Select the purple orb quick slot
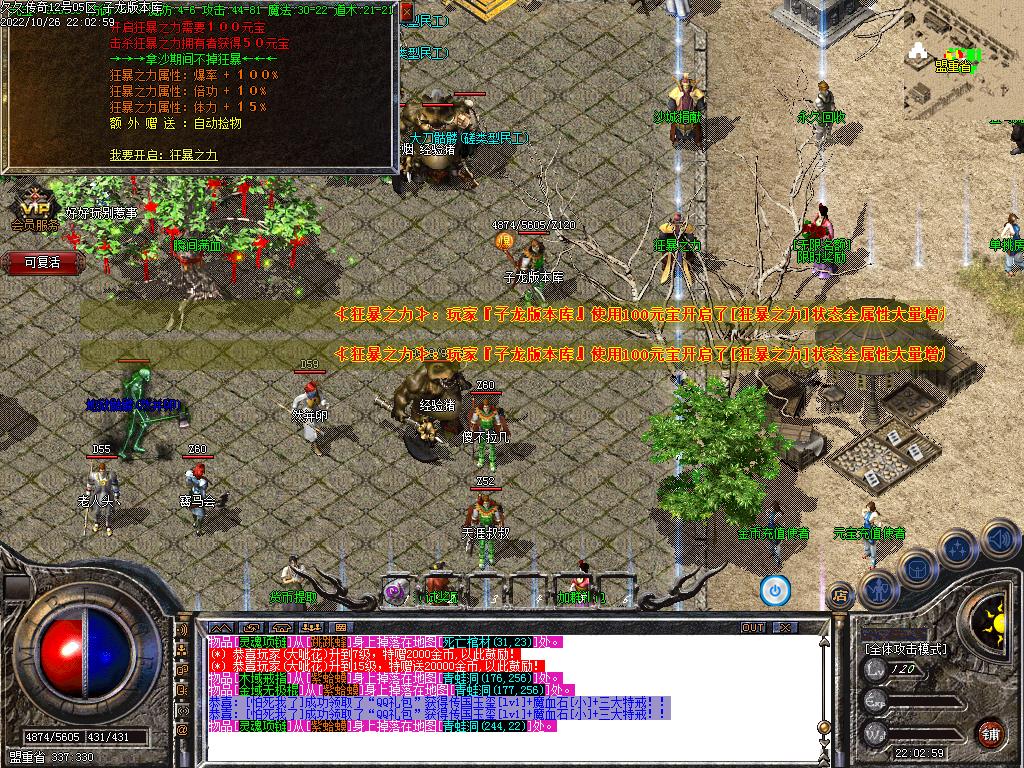Image resolution: width=1024 pixels, height=768 pixels. pos(396,591)
